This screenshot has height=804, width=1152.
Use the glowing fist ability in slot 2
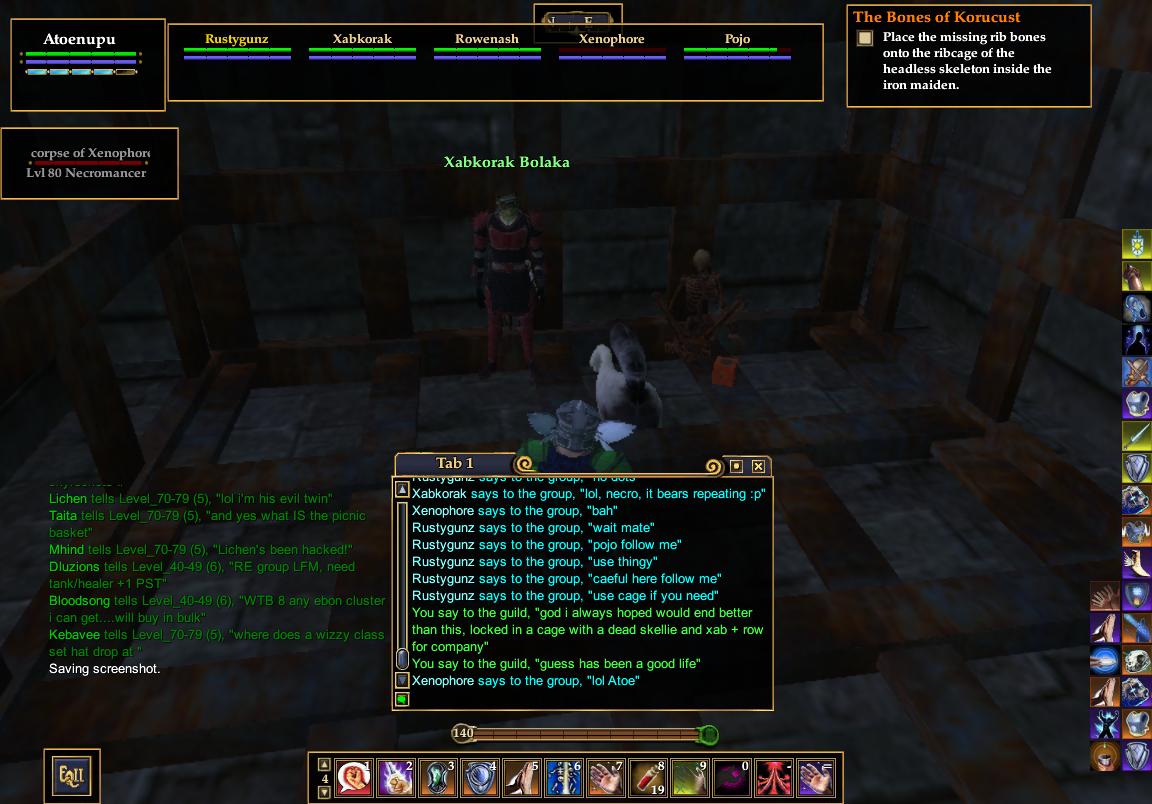[x=396, y=777]
